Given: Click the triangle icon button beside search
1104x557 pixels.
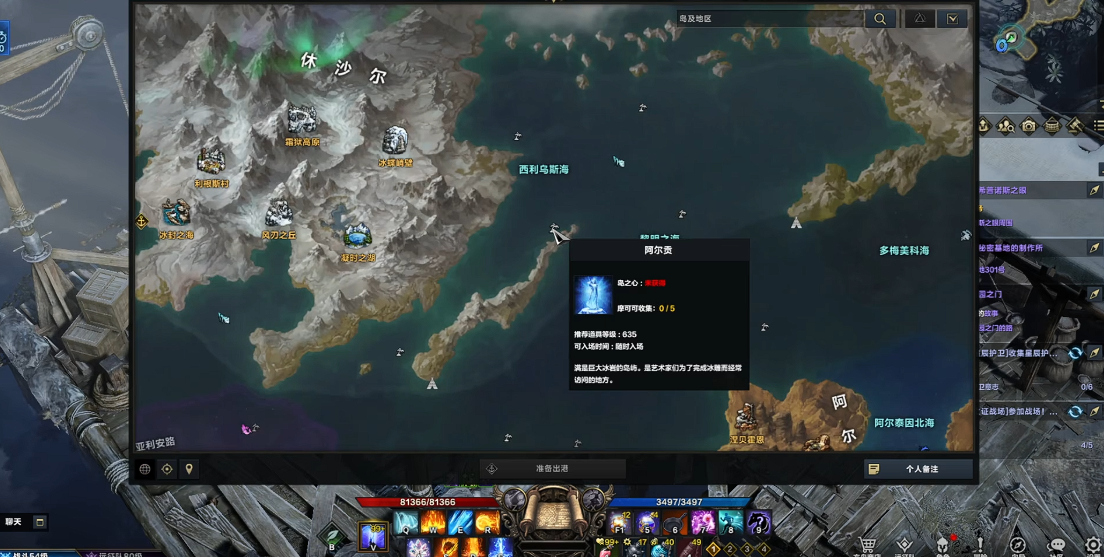Looking at the screenshot, I should 919,19.
